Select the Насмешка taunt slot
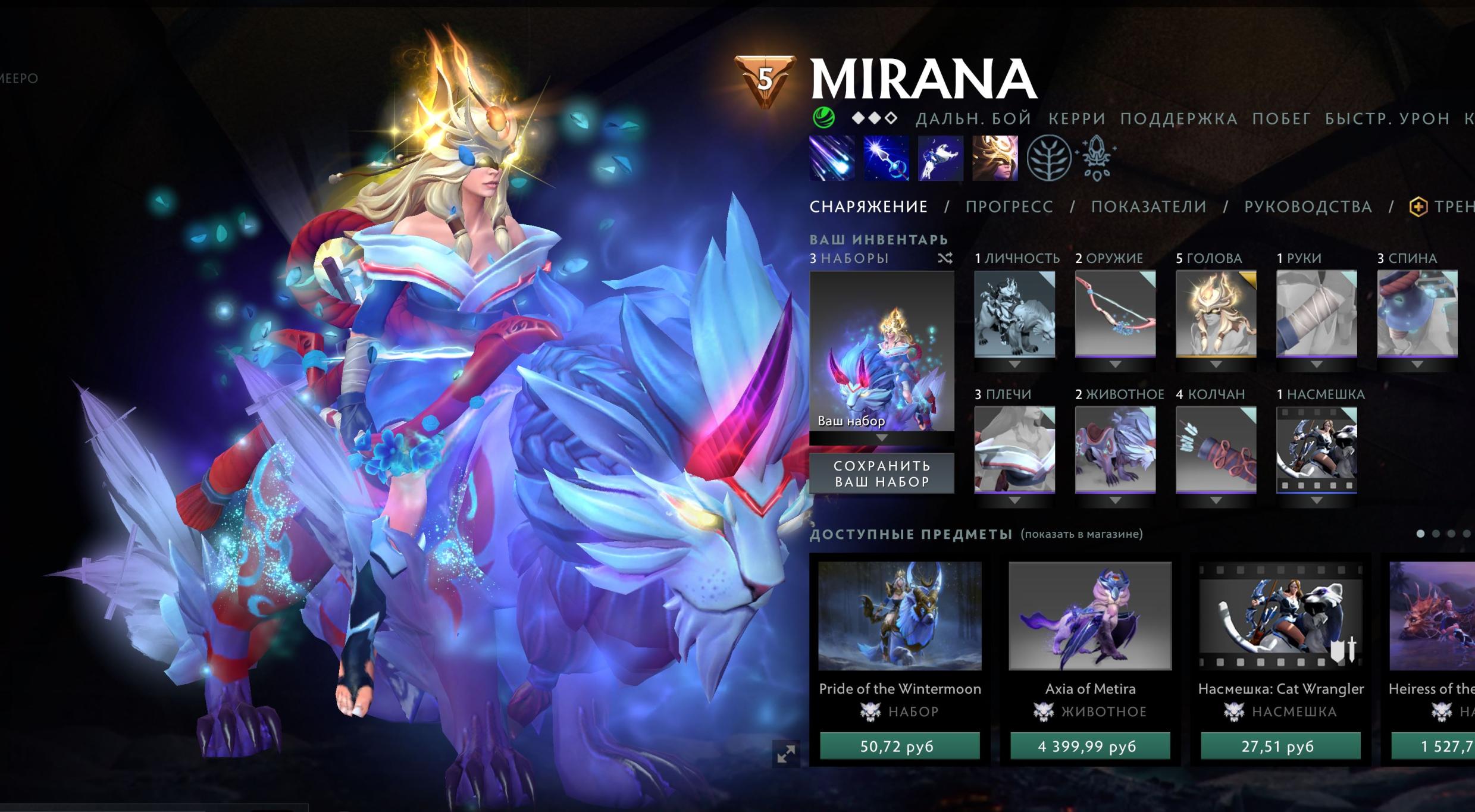This screenshot has height=812, width=1475. (x=1316, y=450)
